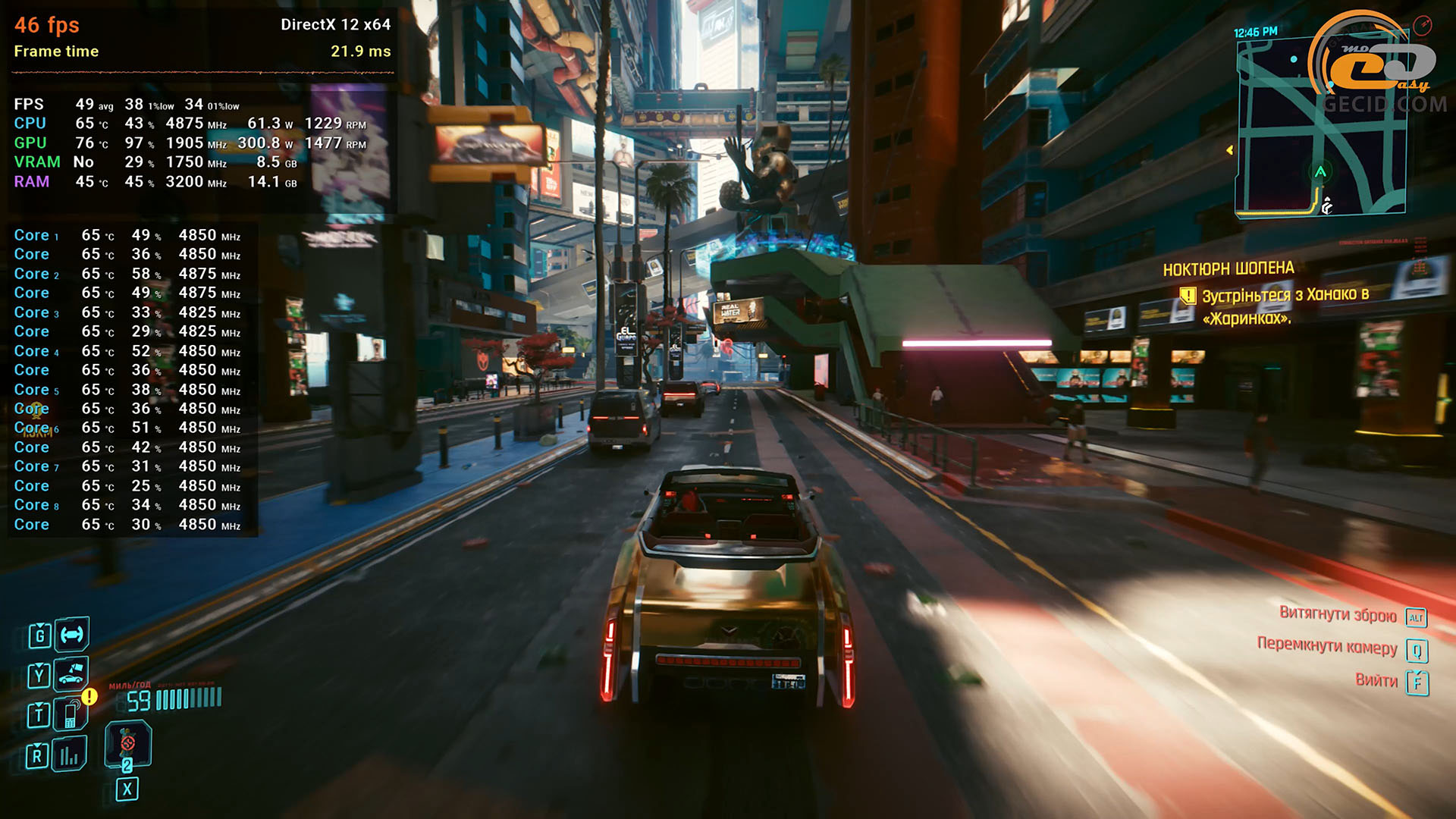Click the yellow exclamation notification badge
This screenshot has height=819, width=1456.
(x=89, y=696)
